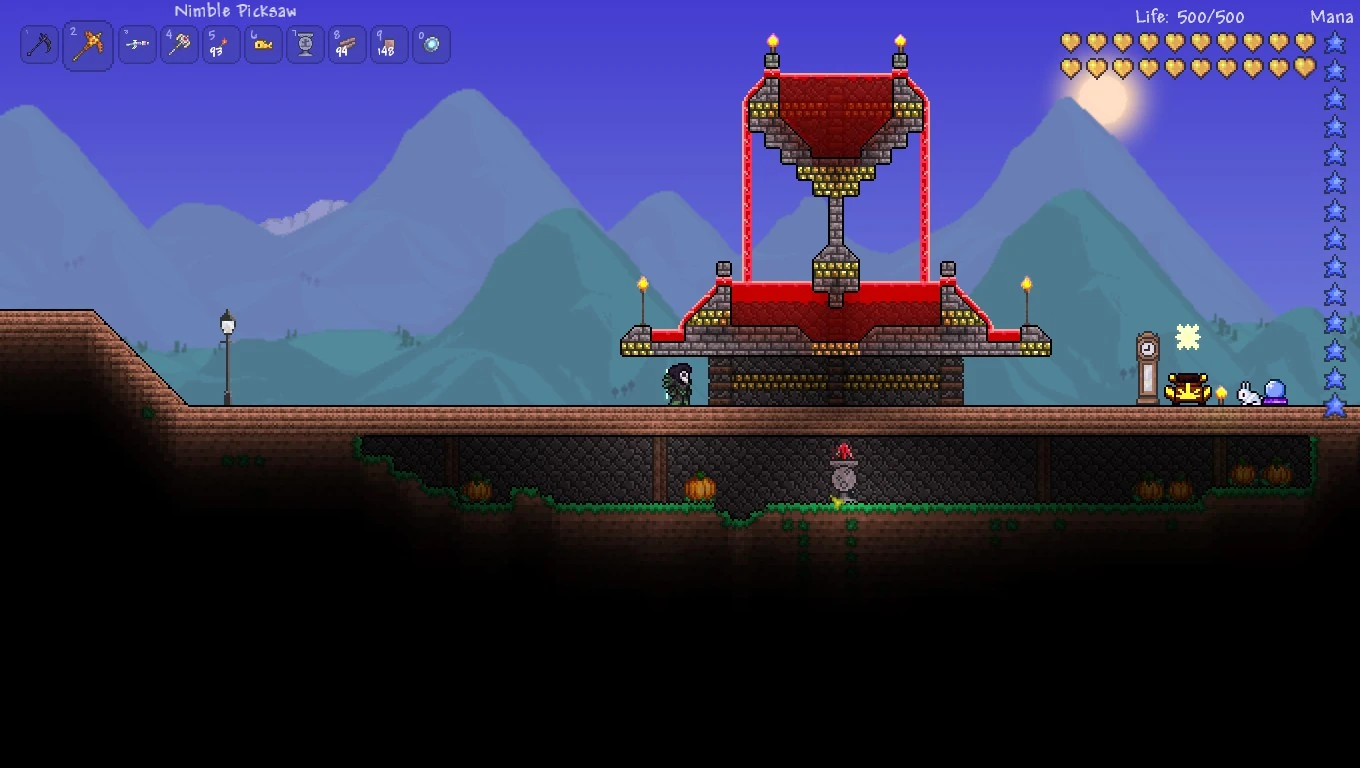Select the hammer in hotbar slot 4
1360x768 pixels.
click(x=179, y=44)
